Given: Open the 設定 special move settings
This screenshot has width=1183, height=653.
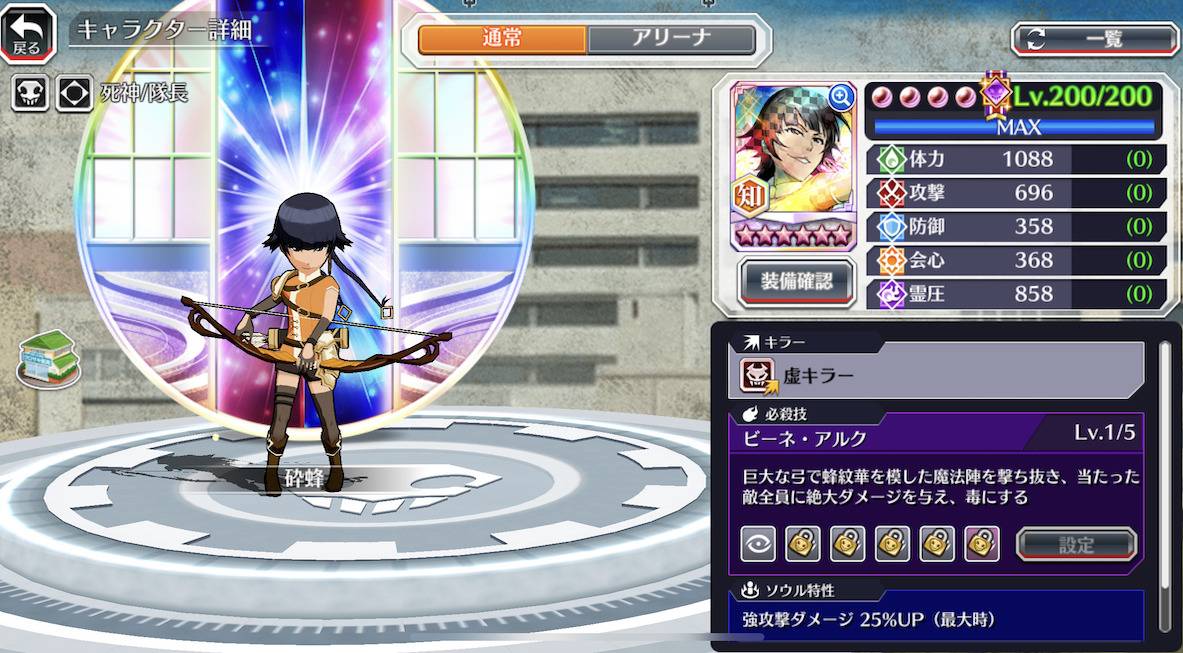Looking at the screenshot, I should tap(1076, 545).
